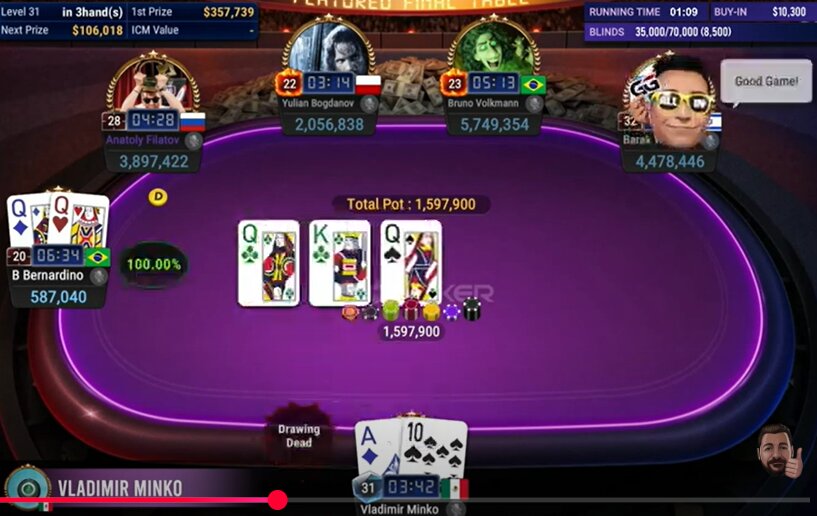The height and width of the screenshot is (516, 817).
Task: Click the round icon beside B Bernardino's name
Action: (98, 277)
